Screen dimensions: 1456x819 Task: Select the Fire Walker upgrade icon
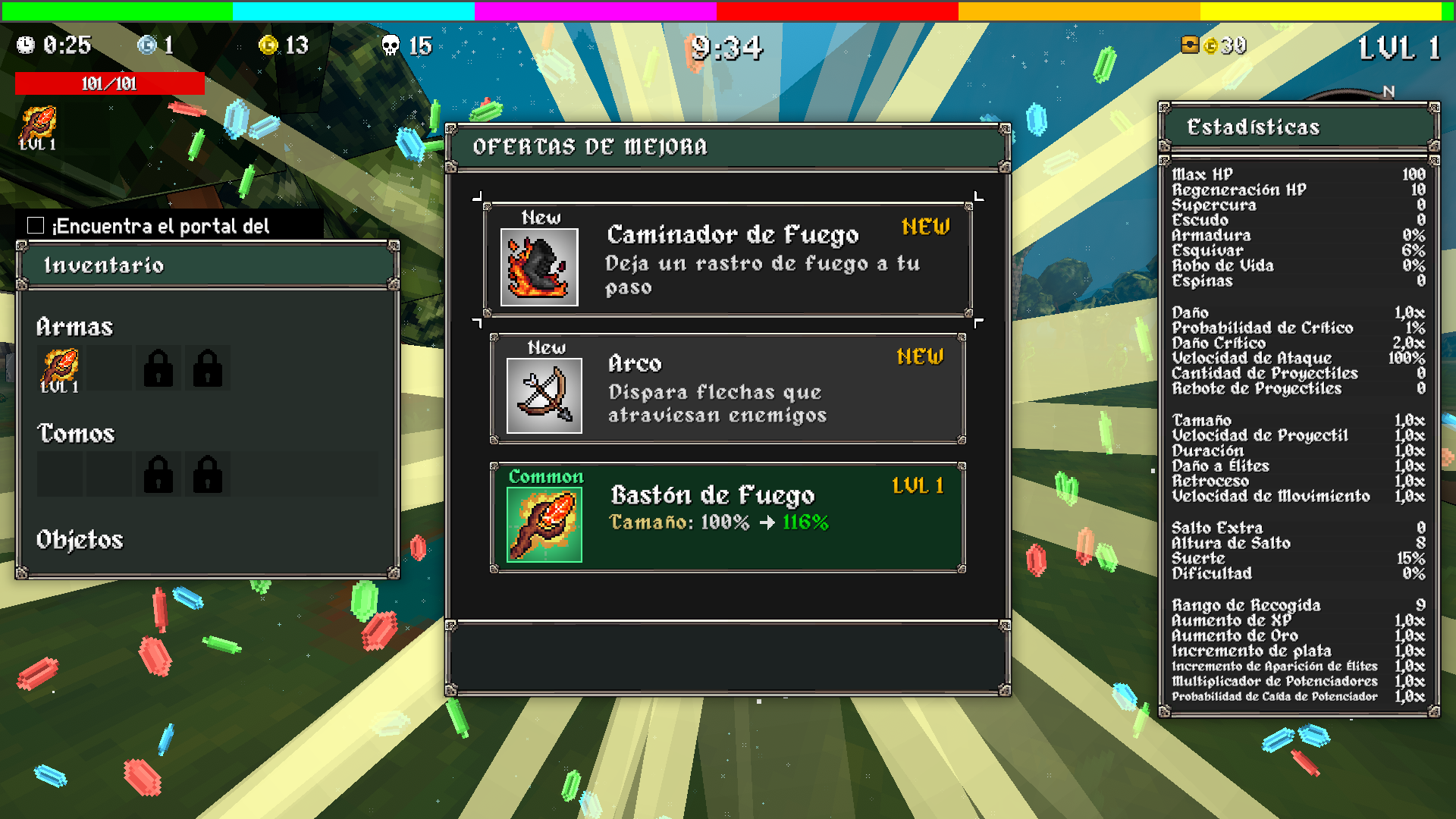coord(538,265)
